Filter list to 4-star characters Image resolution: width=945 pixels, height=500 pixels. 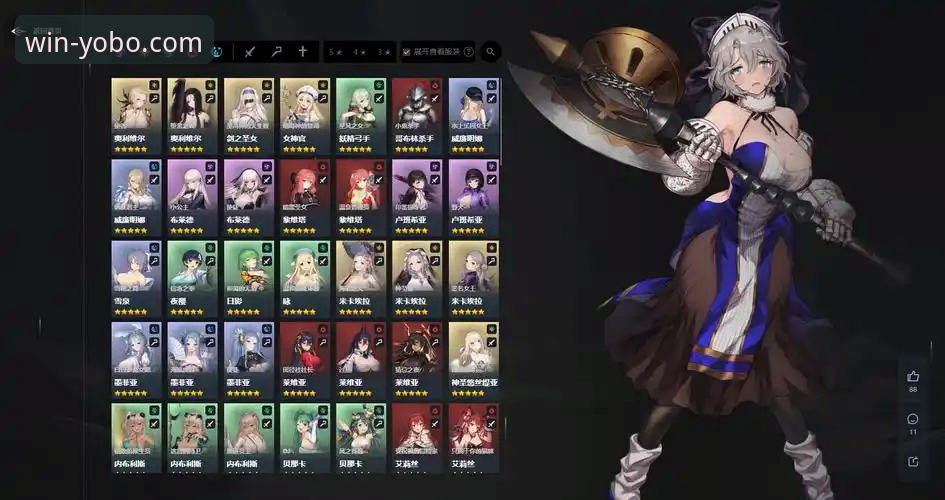[x=360, y=51]
